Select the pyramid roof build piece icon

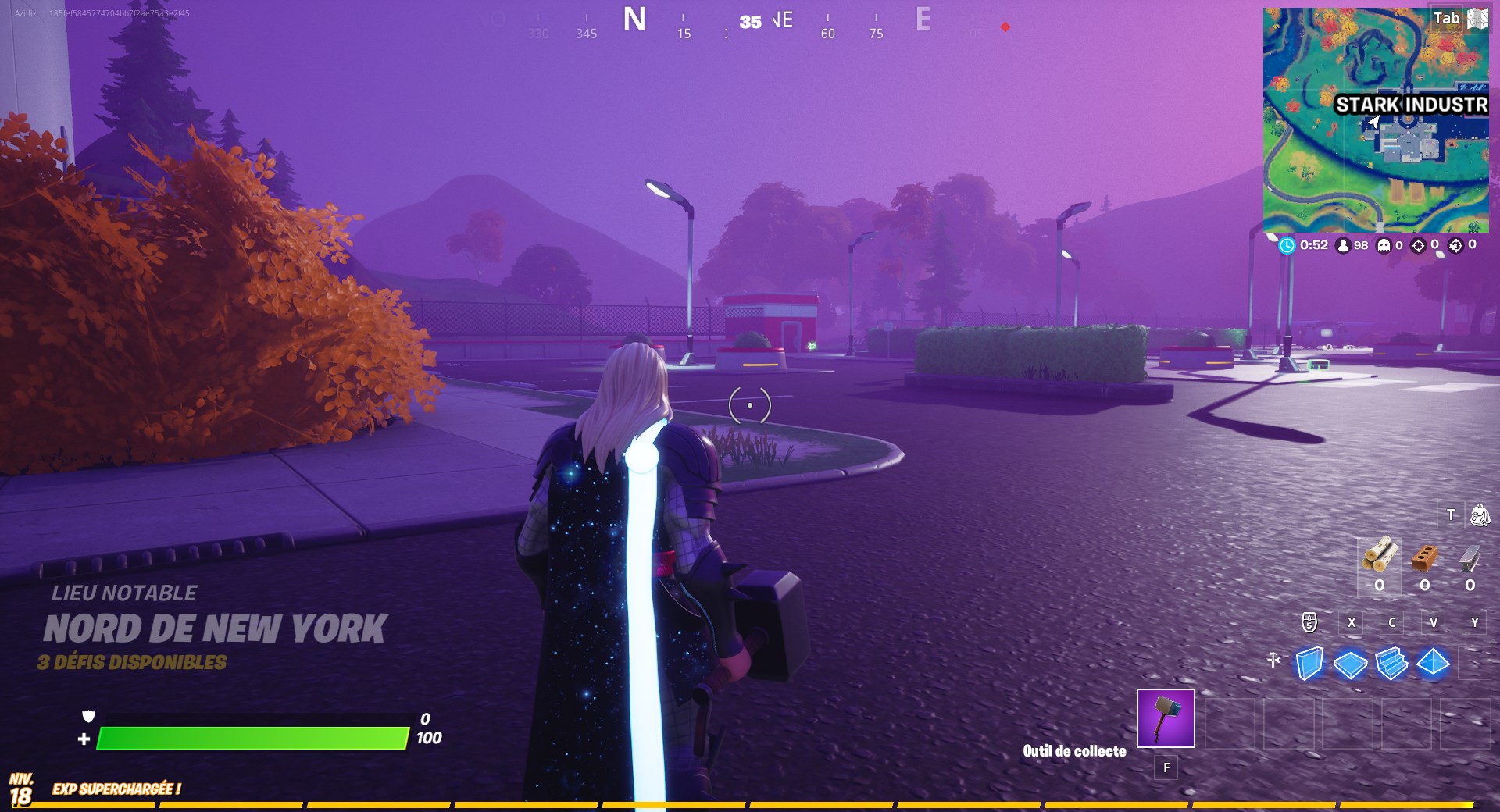coord(1434,664)
